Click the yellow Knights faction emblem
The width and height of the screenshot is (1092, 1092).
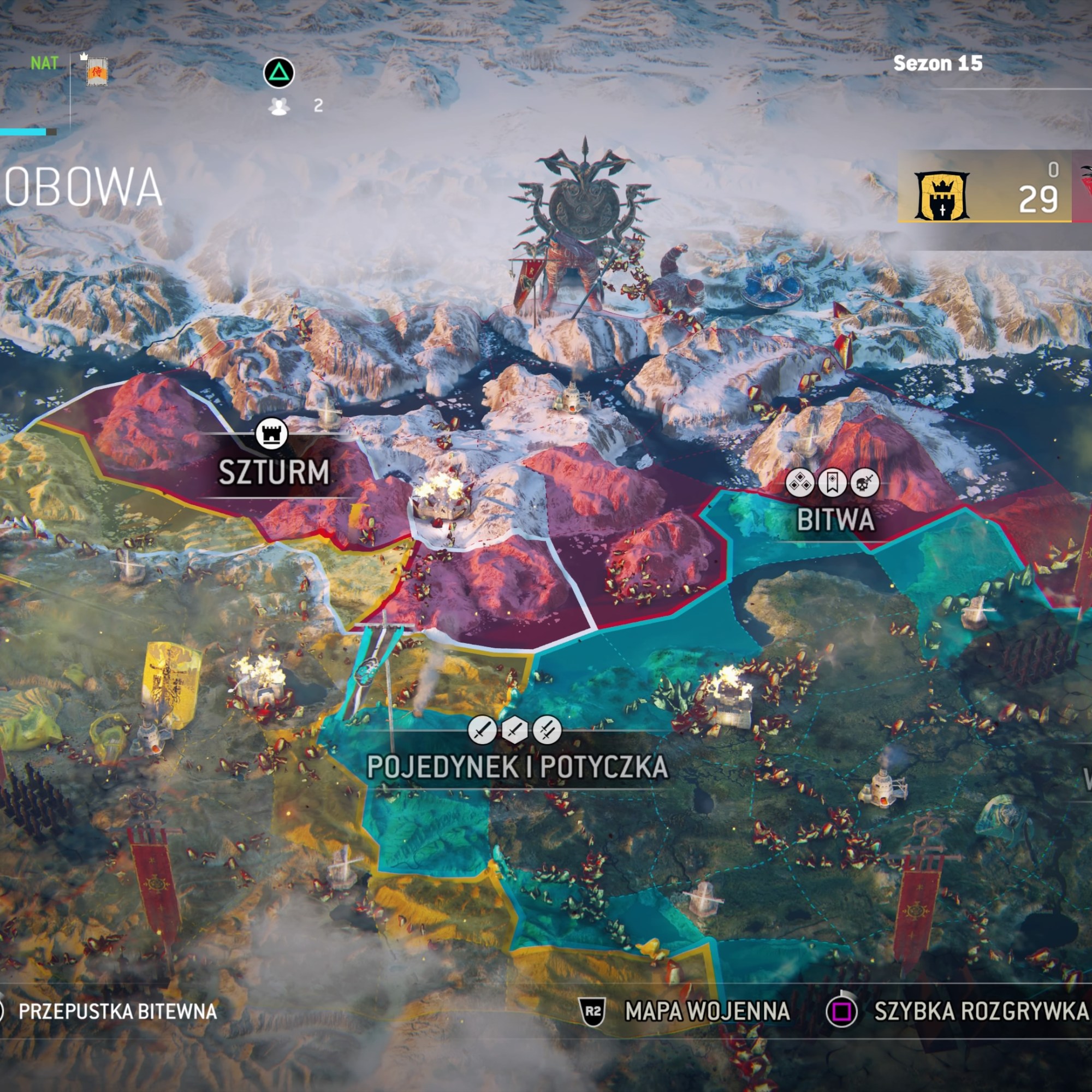pos(942,195)
